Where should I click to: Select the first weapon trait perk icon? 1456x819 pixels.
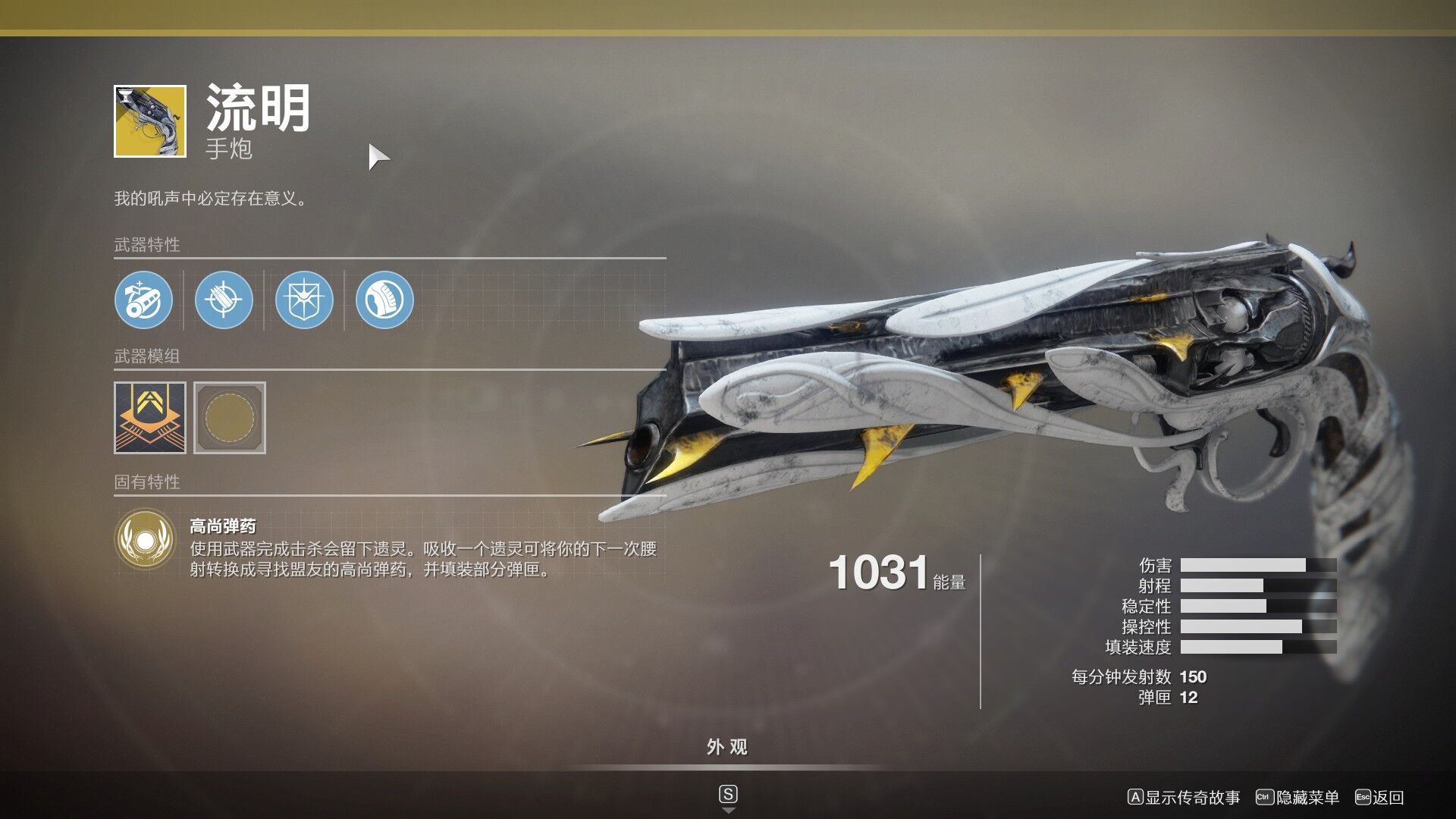[x=144, y=300]
